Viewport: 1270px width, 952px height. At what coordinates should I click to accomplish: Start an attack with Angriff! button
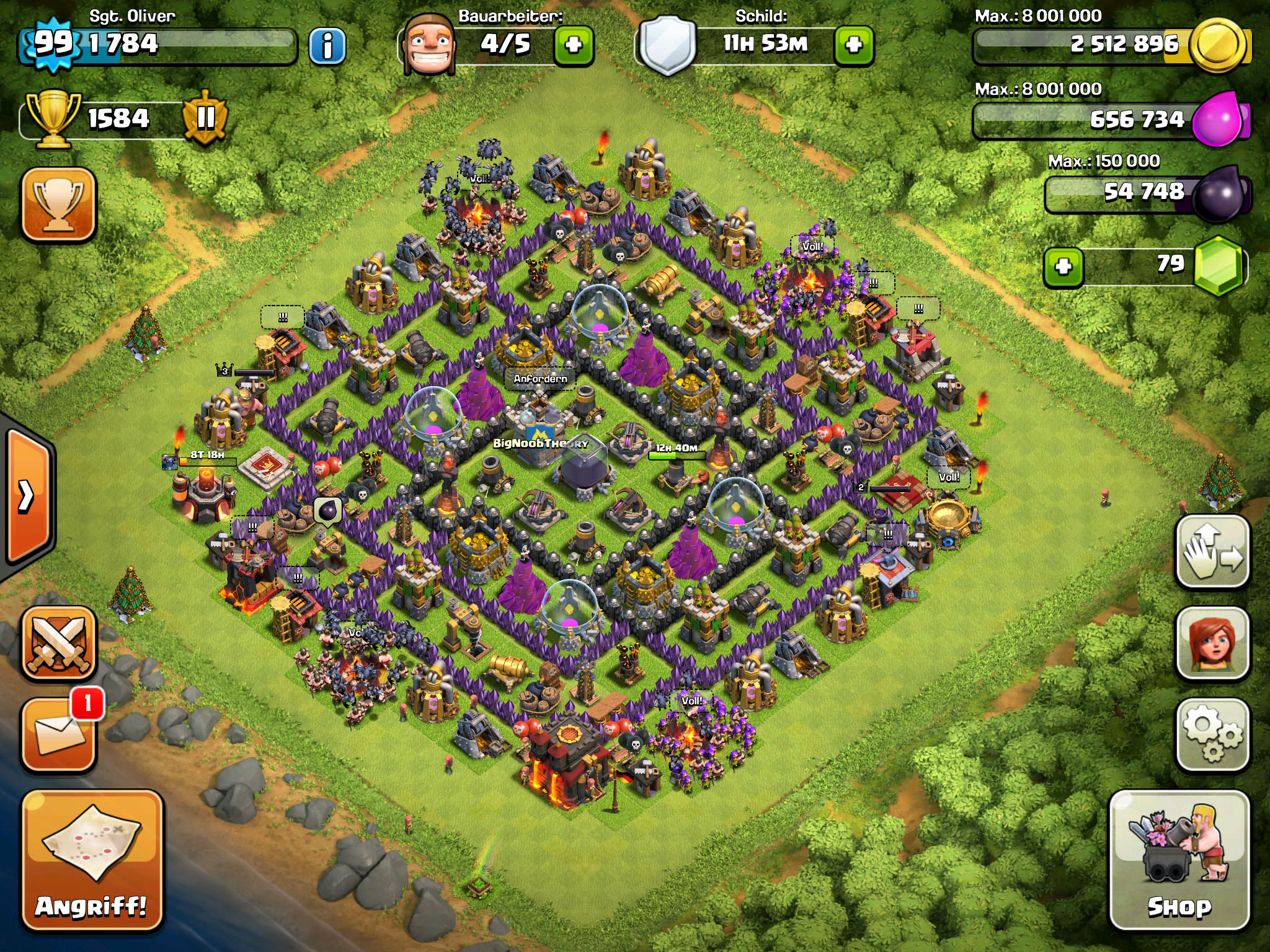coord(92,859)
